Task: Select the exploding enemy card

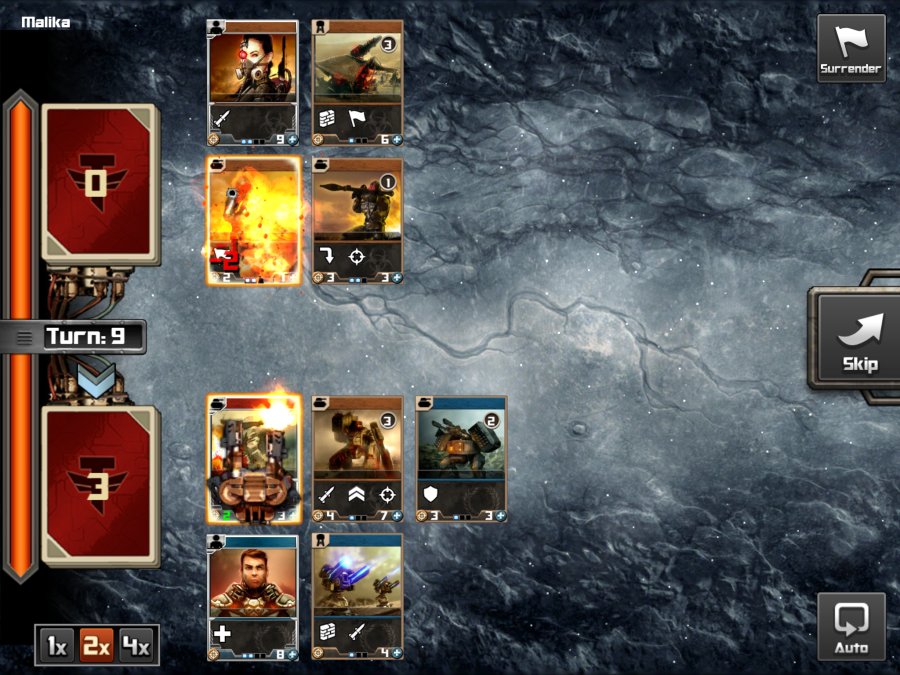Action: pos(253,221)
